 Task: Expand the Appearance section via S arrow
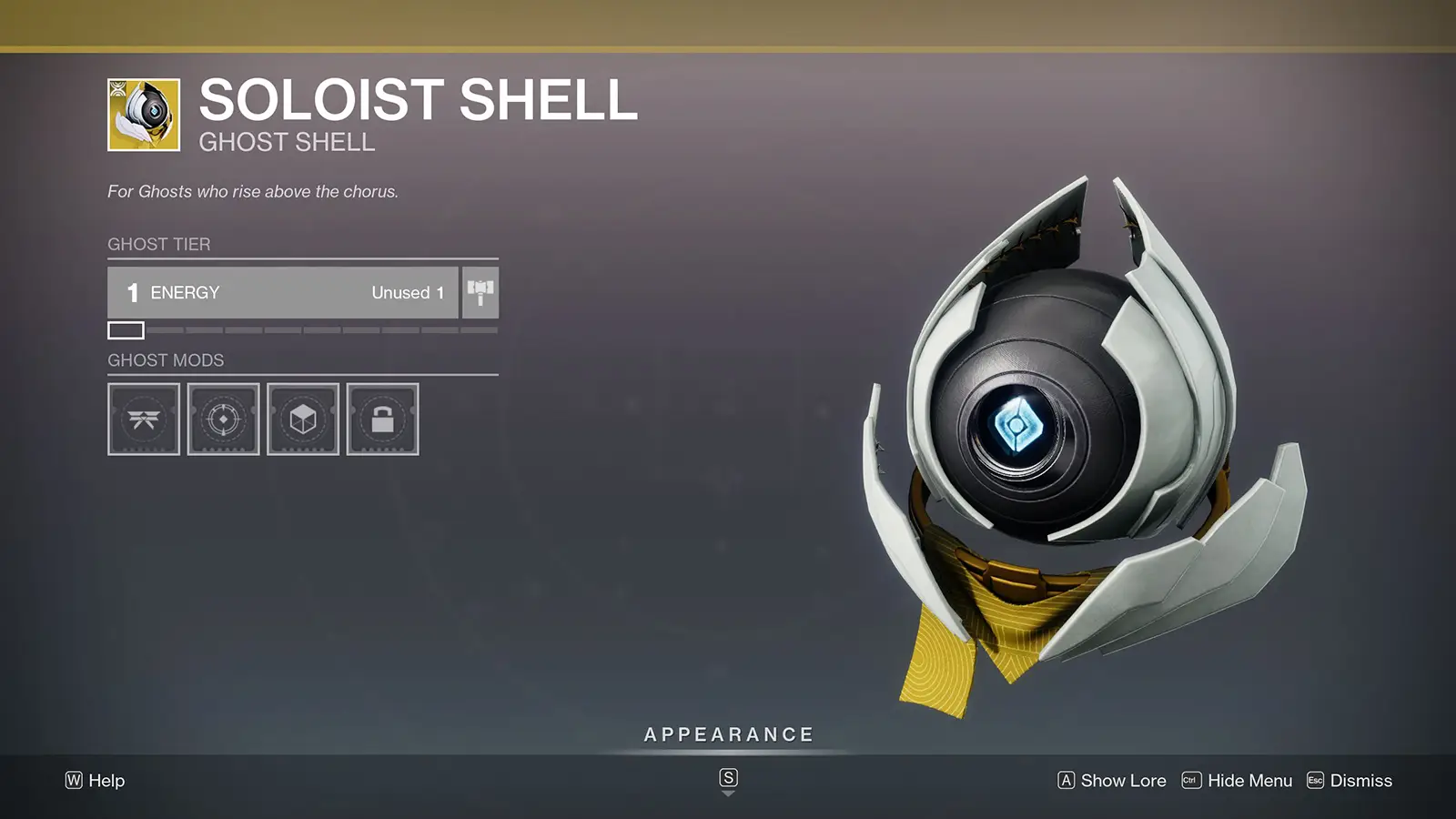[728, 779]
